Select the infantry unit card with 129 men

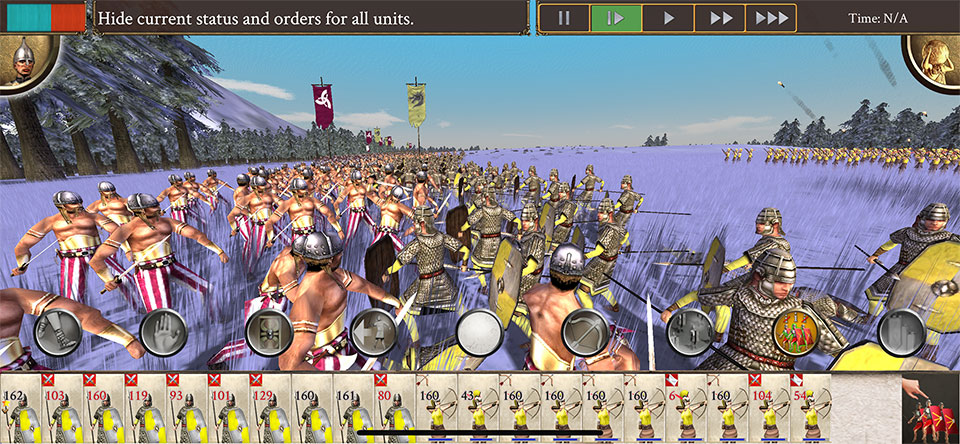[270, 408]
